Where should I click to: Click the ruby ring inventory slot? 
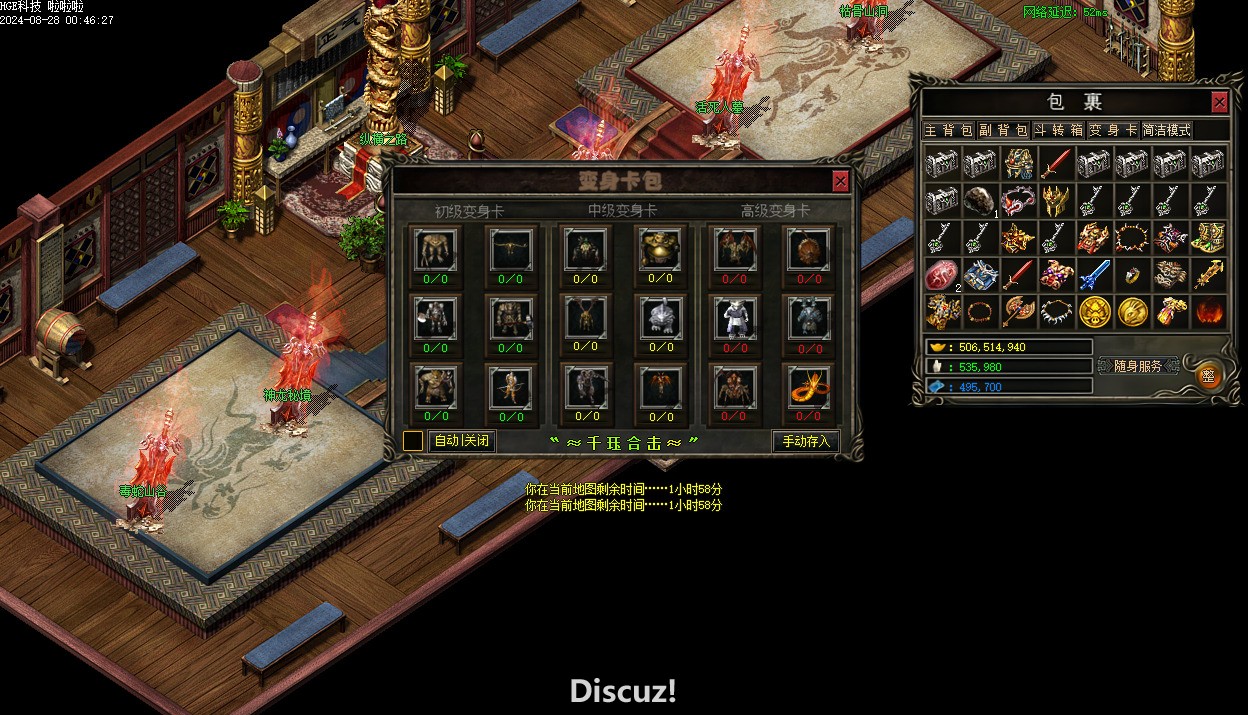coord(1132,274)
